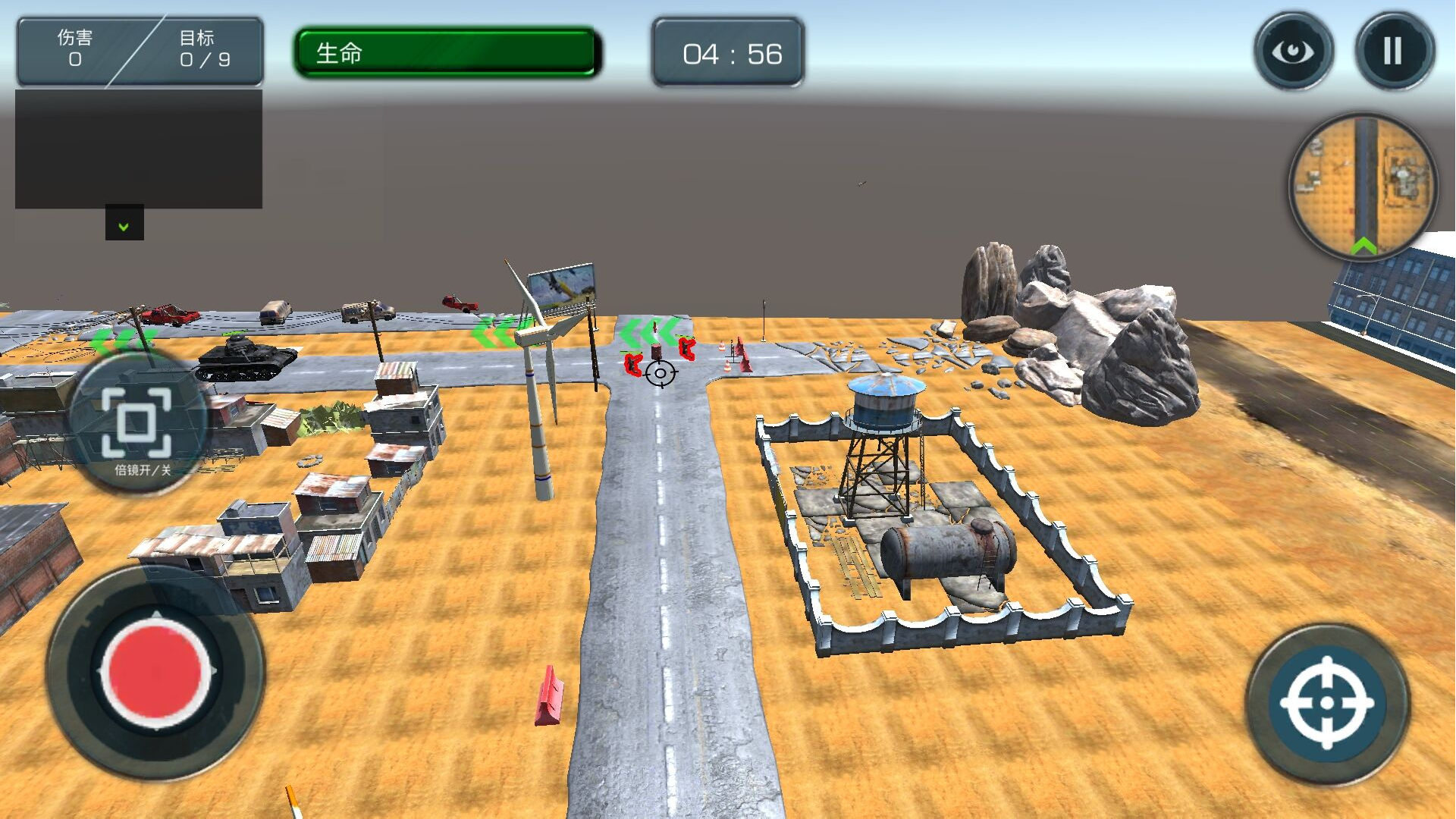The image size is (1456, 819).
Task: Collapse the message panel via green down chevron
Action: (124, 224)
